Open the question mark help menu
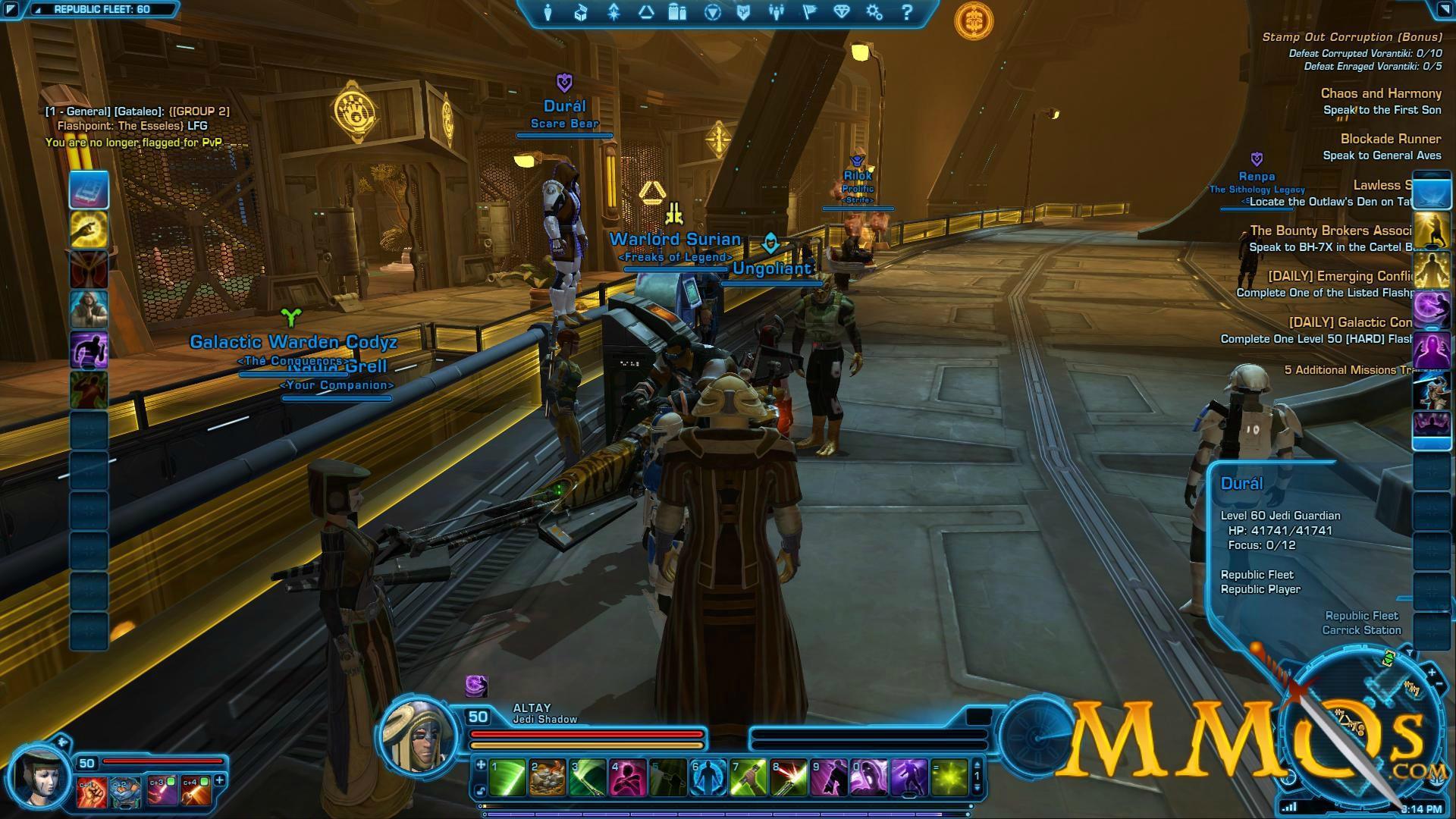This screenshot has height=819, width=1456. pyautogui.click(x=907, y=13)
